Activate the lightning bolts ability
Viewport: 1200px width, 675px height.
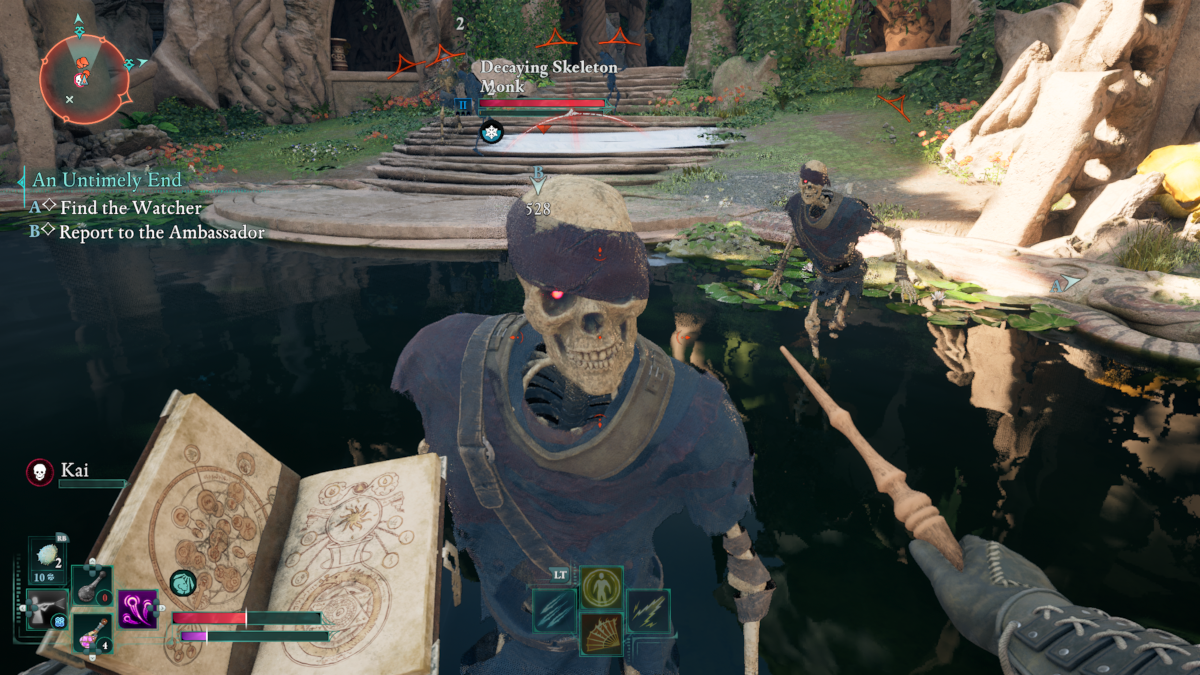[x=649, y=610]
